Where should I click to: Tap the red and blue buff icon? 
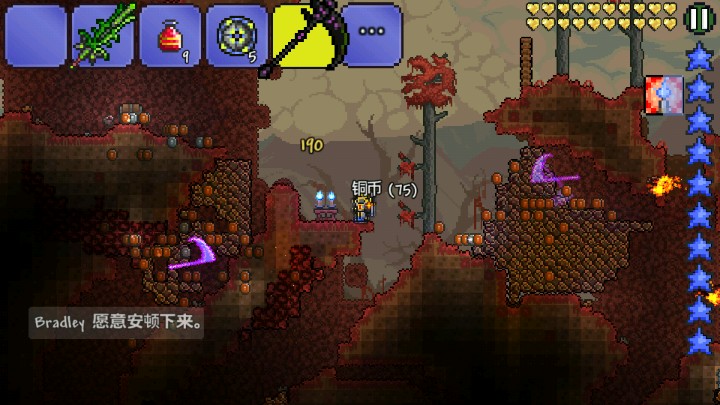(663, 94)
